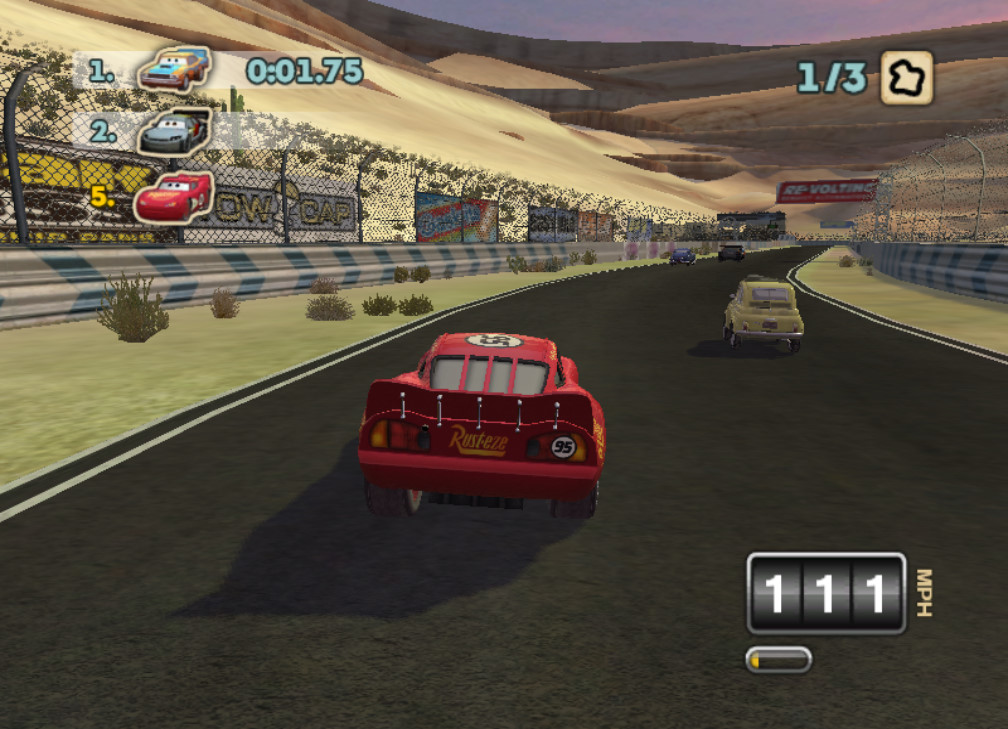Select the first-place racer portrait

(x=174, y=69)
